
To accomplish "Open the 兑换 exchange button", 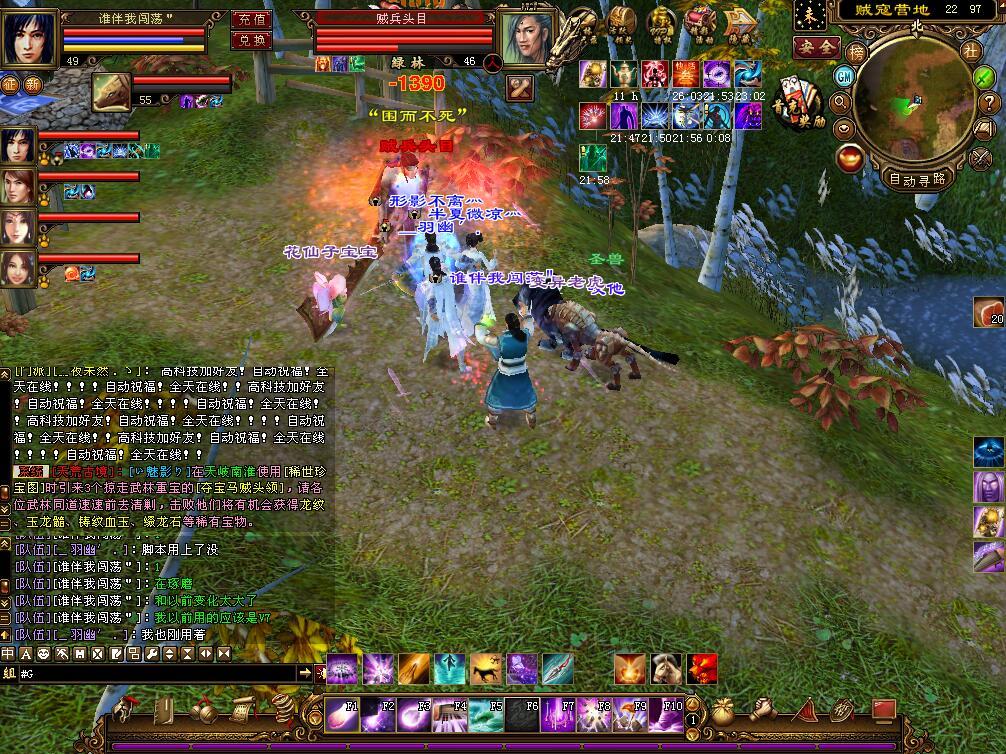I will [x=251, y=40].
